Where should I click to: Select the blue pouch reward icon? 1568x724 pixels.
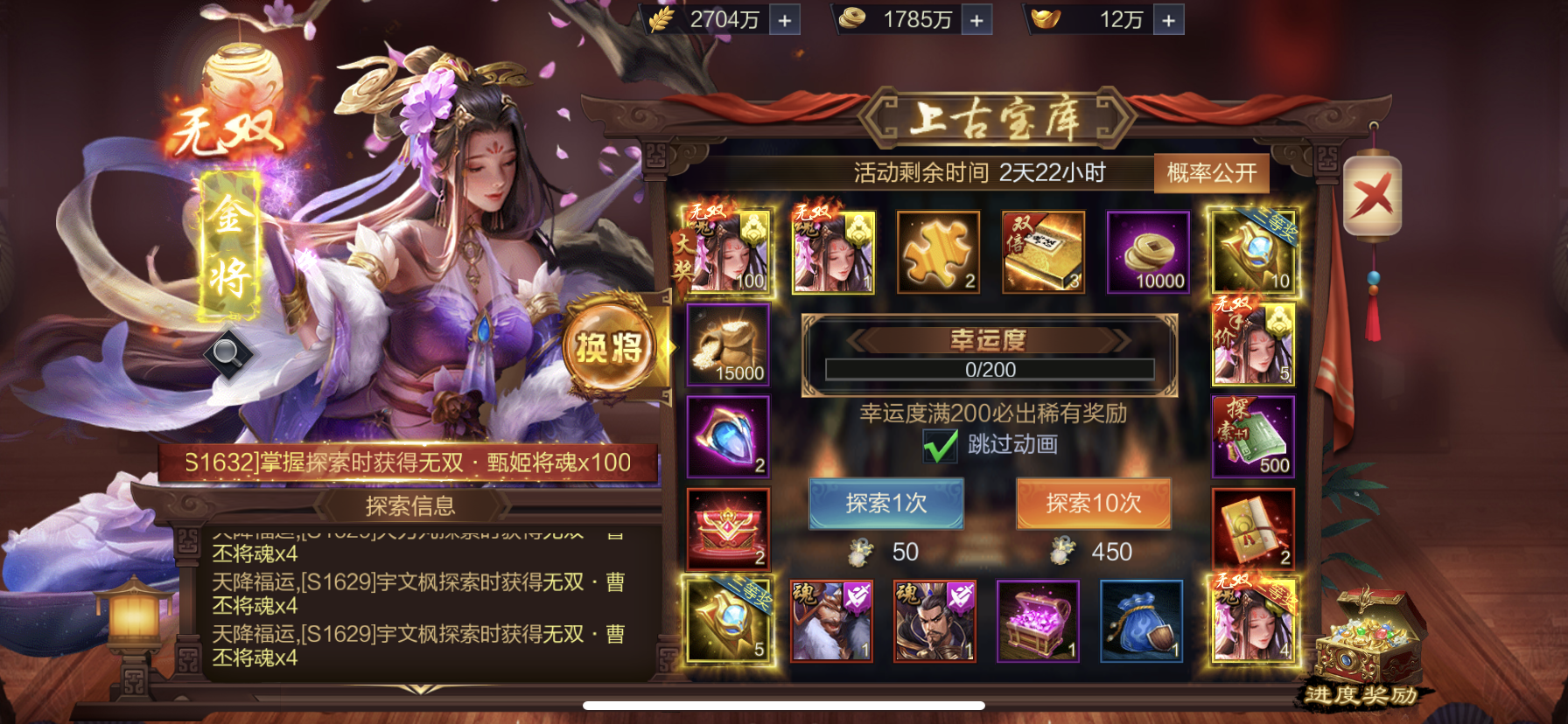coord(1141,621)
